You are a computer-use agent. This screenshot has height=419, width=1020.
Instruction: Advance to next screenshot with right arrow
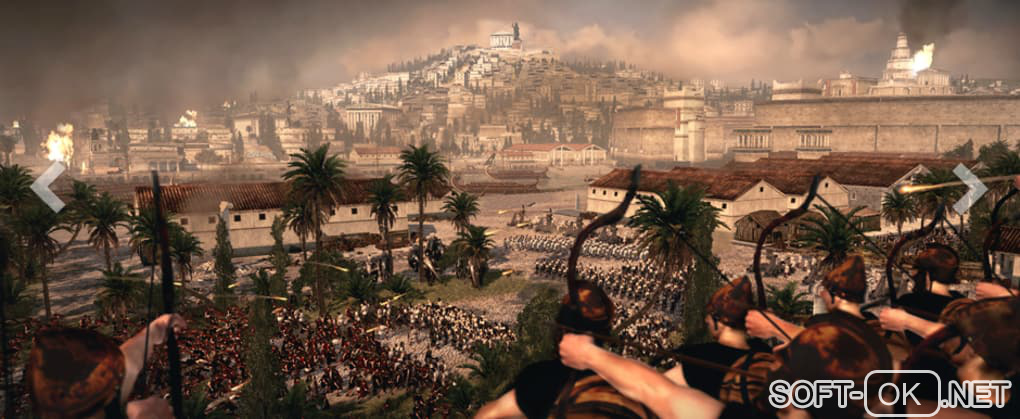point(969,188)
